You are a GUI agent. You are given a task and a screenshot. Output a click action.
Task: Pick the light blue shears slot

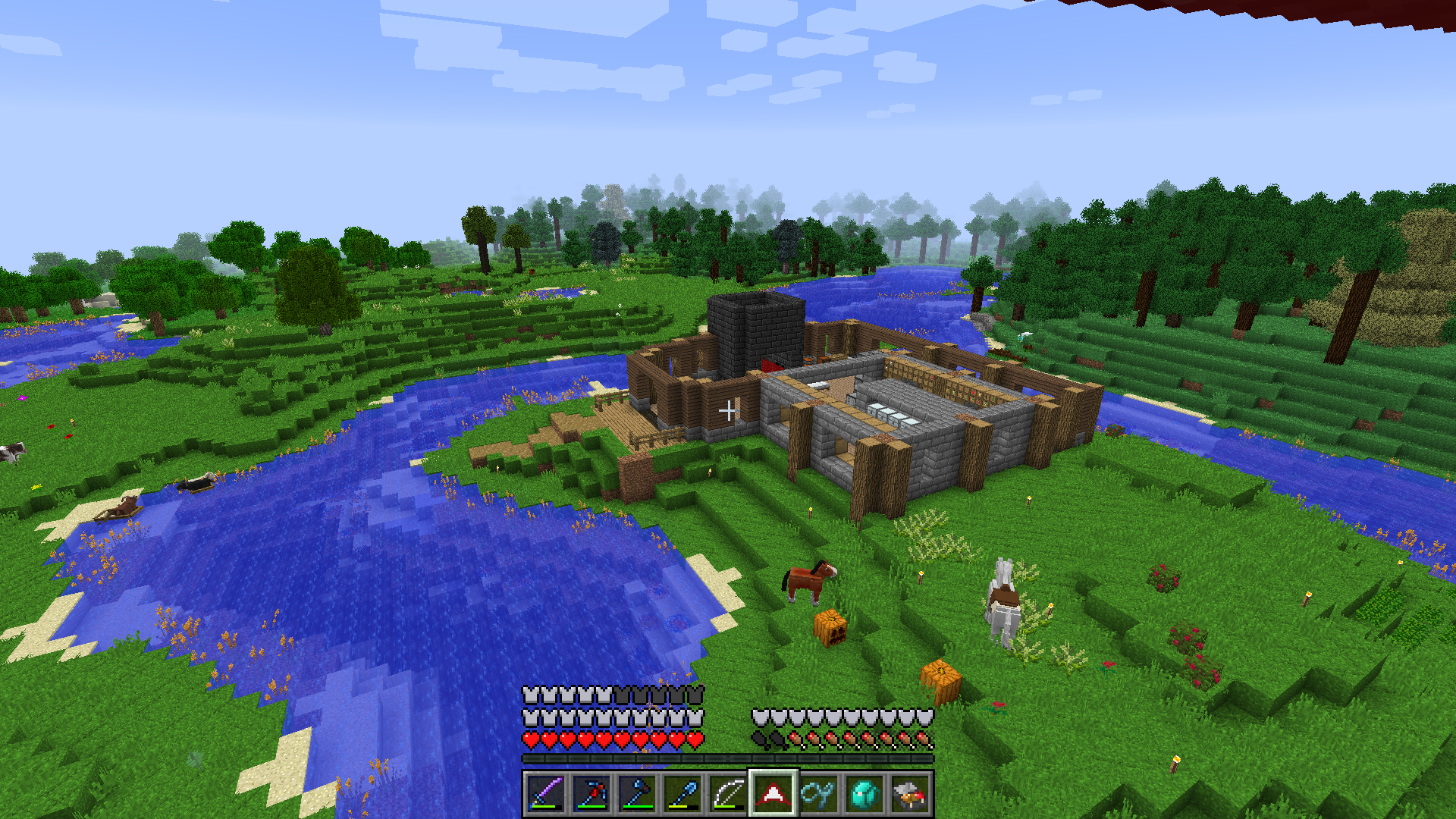819,793
